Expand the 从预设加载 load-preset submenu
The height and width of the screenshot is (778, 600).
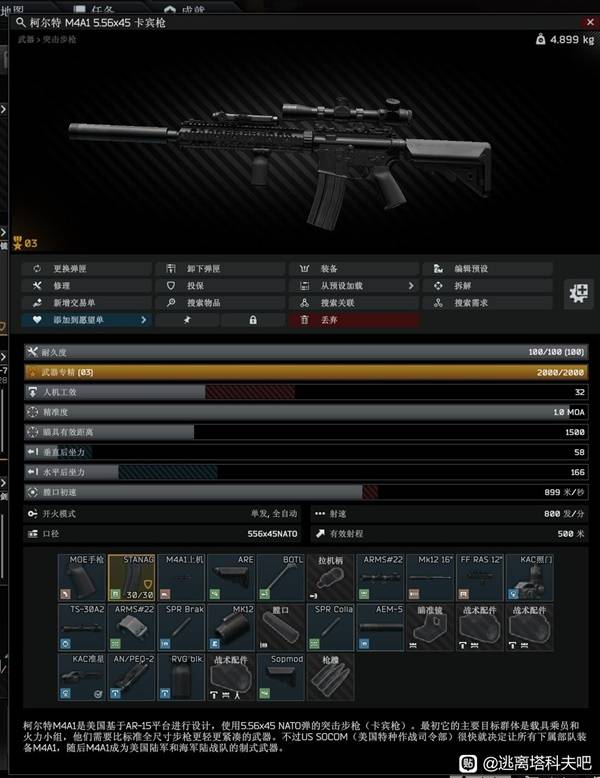click(354, 286)
